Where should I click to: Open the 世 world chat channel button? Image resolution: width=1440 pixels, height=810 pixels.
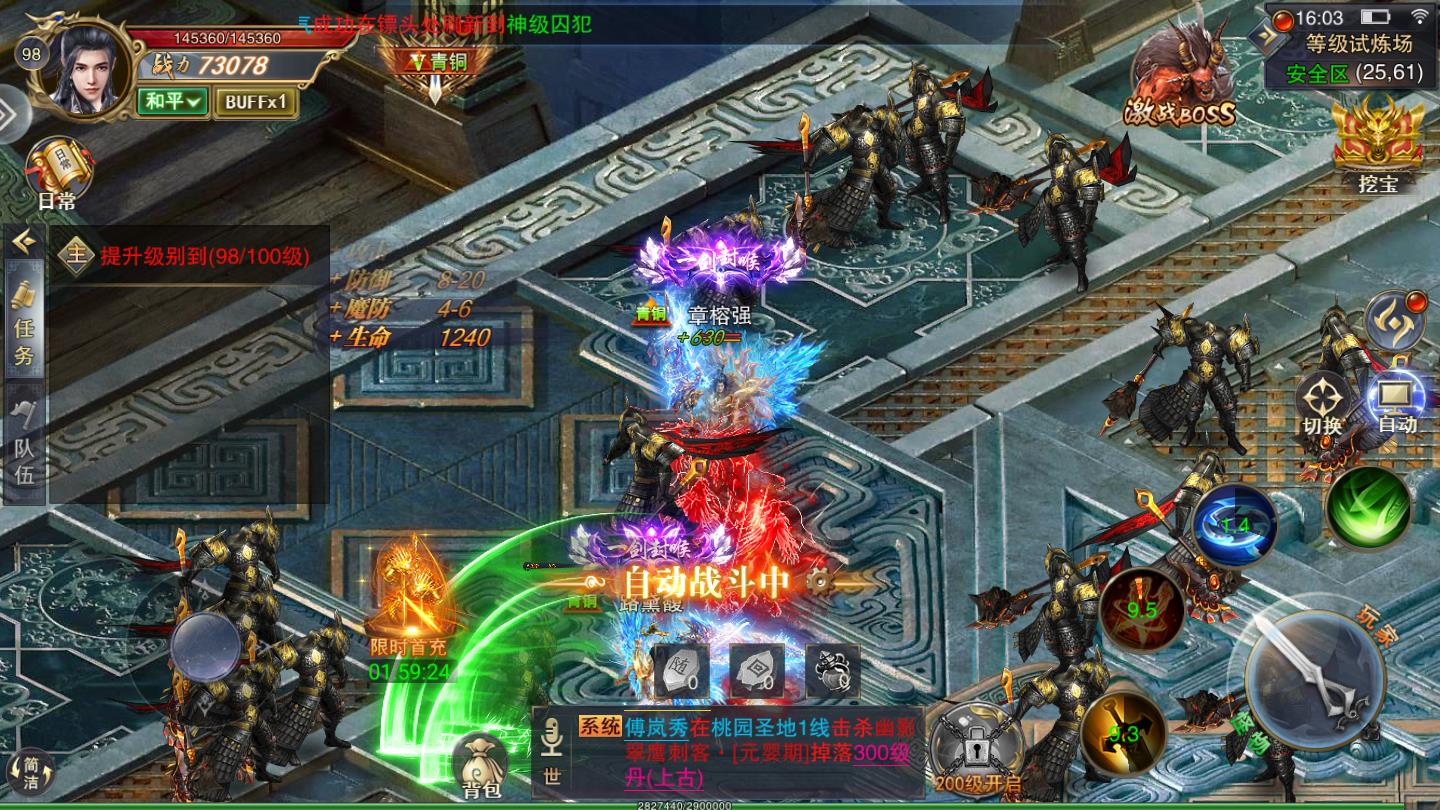point(550,755)
